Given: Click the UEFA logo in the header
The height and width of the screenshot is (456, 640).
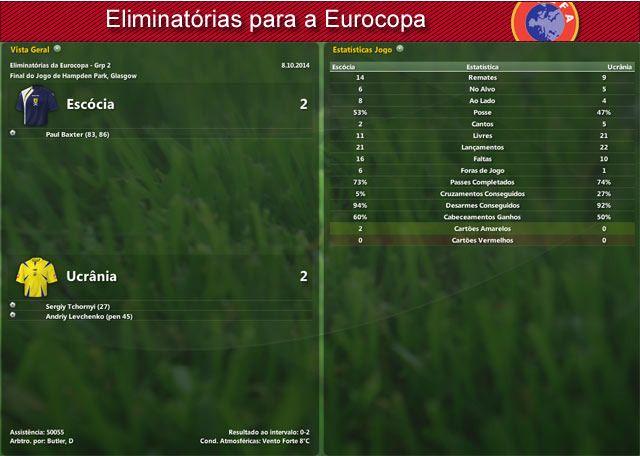Looking at the screenshot, I should tap(545, 18).
